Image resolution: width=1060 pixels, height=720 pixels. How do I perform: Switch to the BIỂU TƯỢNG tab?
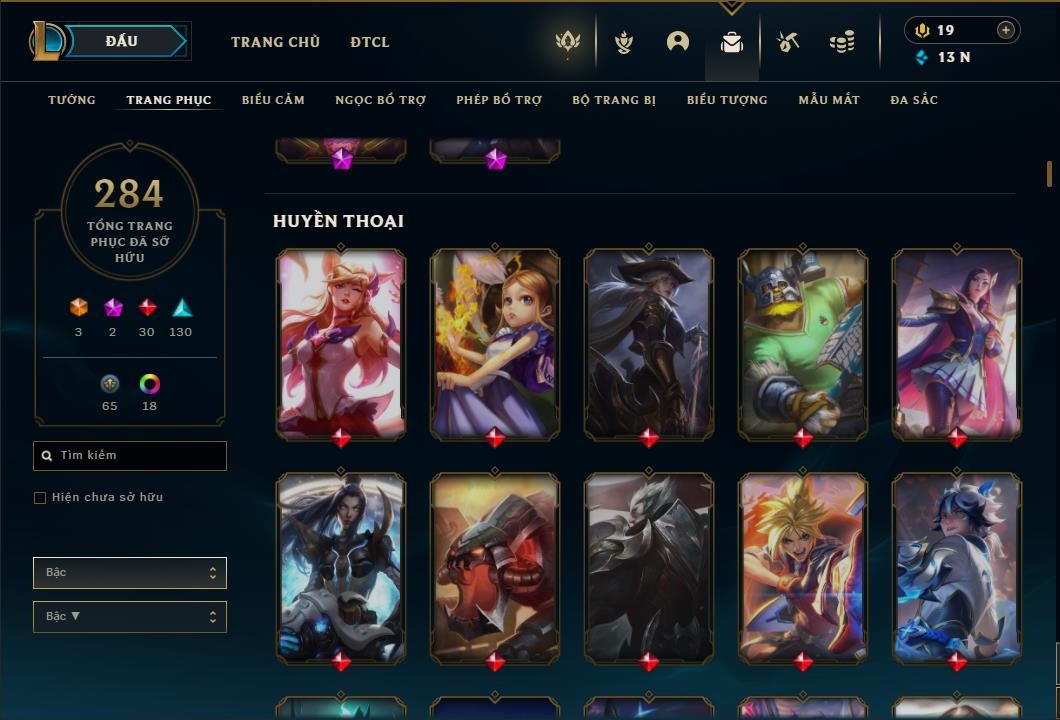pos(727,100)
